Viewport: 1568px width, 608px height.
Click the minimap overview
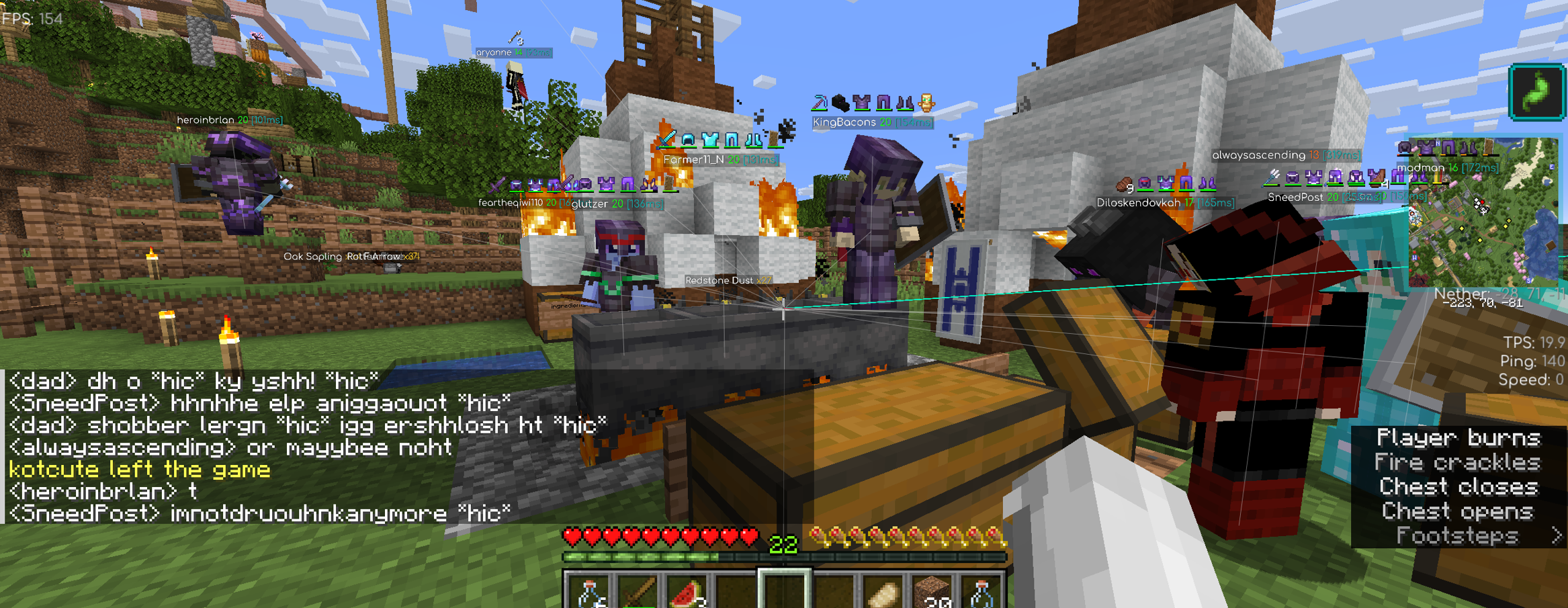[x=1483, y=212]
